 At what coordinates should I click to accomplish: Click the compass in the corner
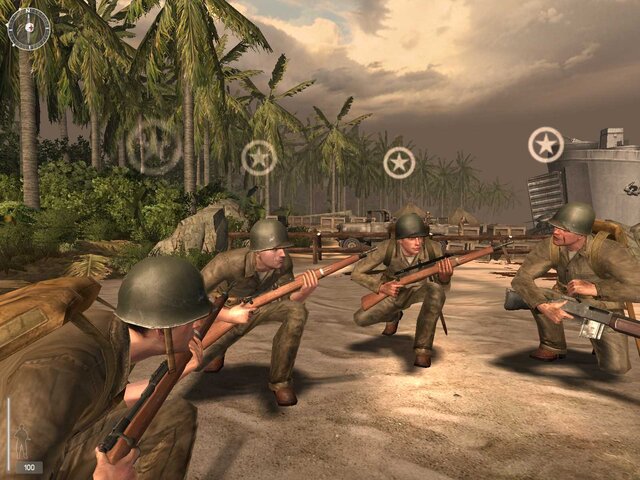point(28,28)
